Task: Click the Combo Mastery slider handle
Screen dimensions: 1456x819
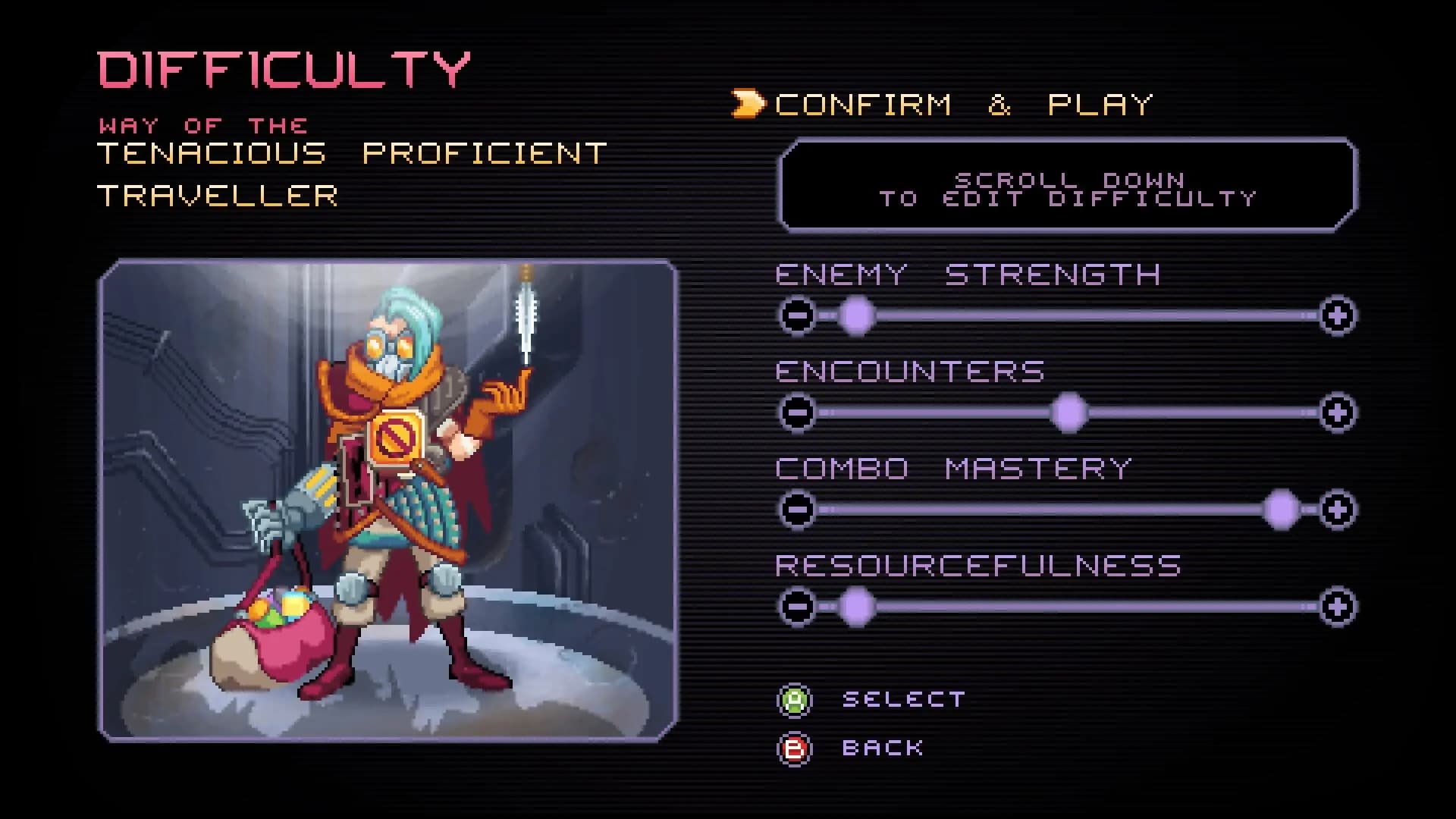Action: pyautogui.click(x=1283, y=510)
